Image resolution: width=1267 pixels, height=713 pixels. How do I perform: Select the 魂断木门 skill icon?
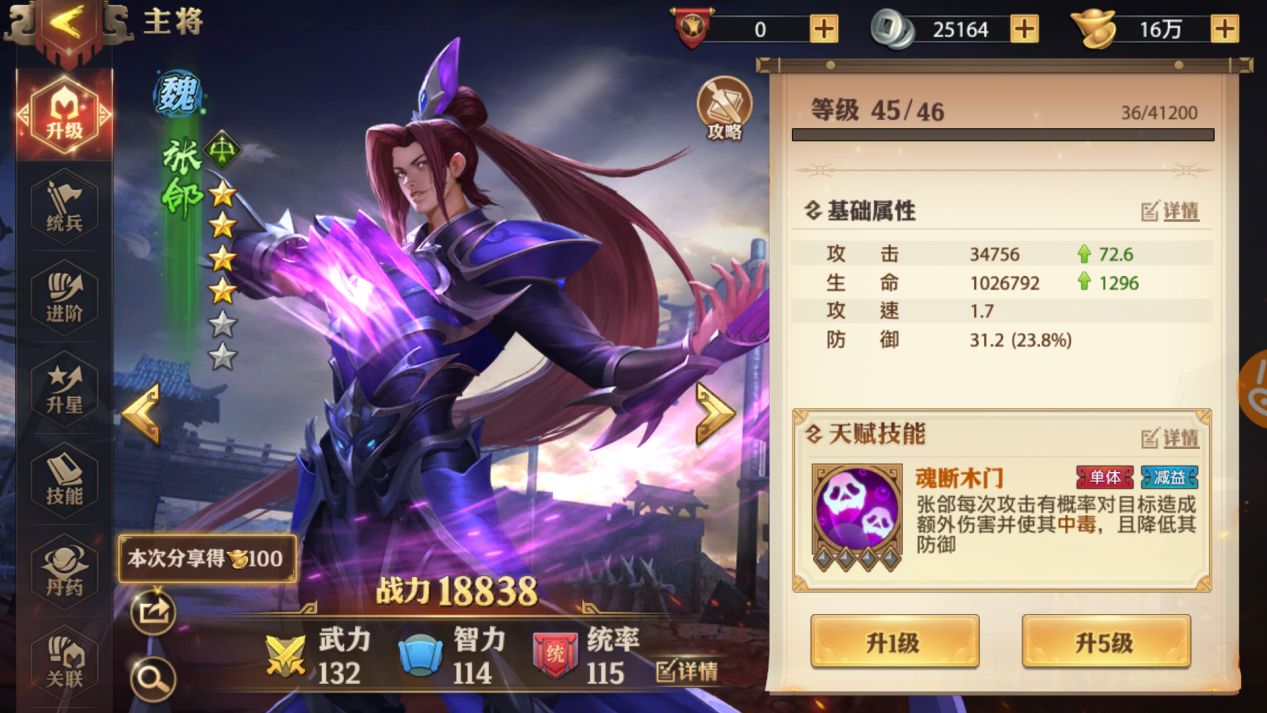tap(857, 509)
